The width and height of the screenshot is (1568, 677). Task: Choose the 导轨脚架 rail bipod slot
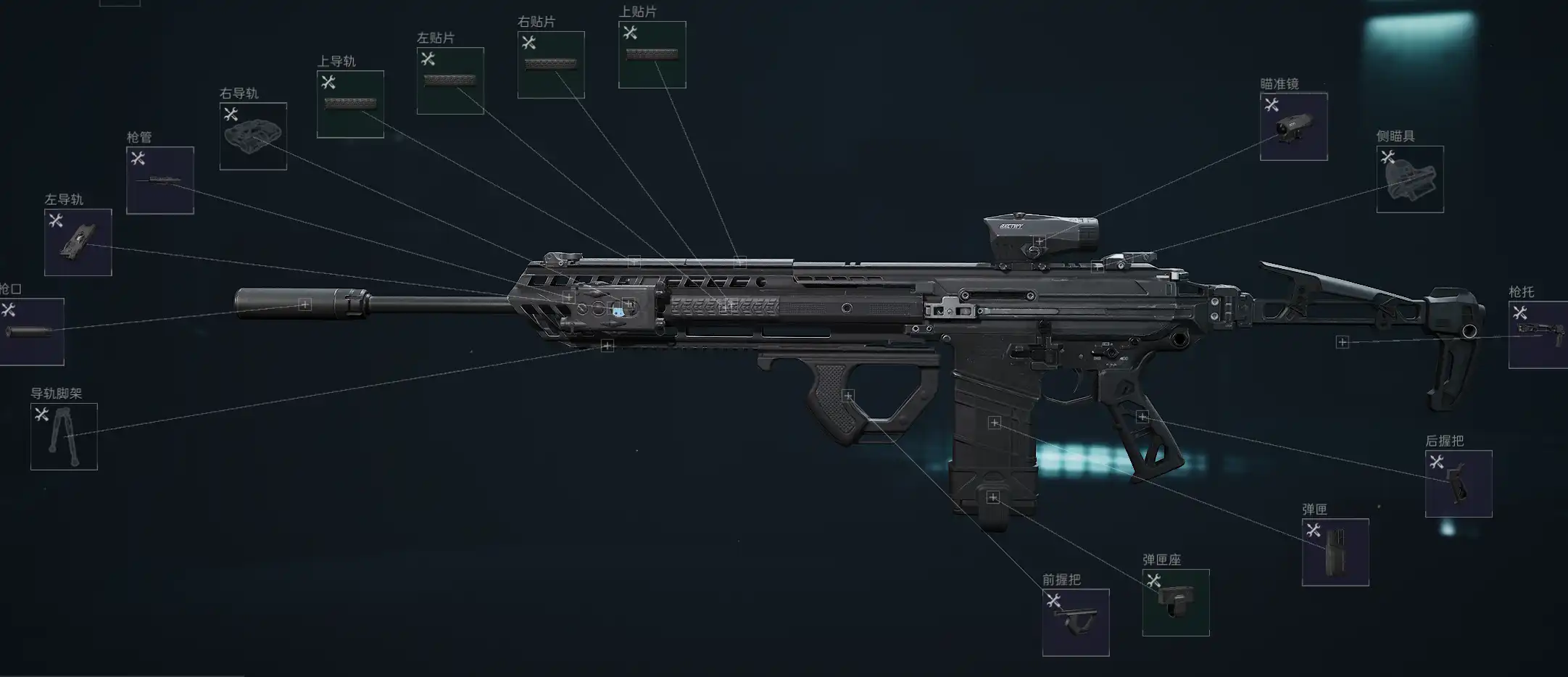(x=64, y=437)
